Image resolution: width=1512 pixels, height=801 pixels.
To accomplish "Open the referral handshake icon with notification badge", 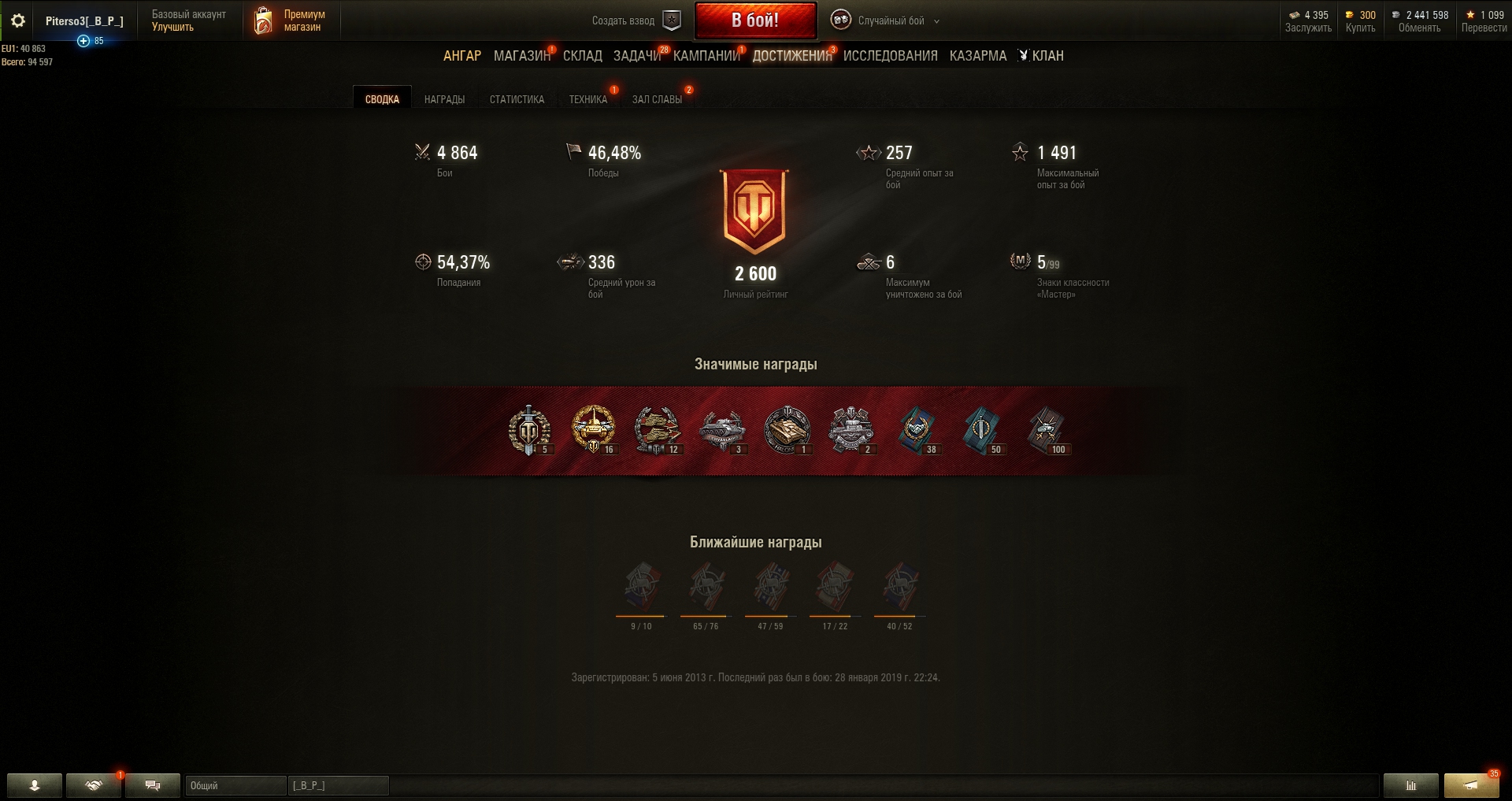I will click(93, 786).
